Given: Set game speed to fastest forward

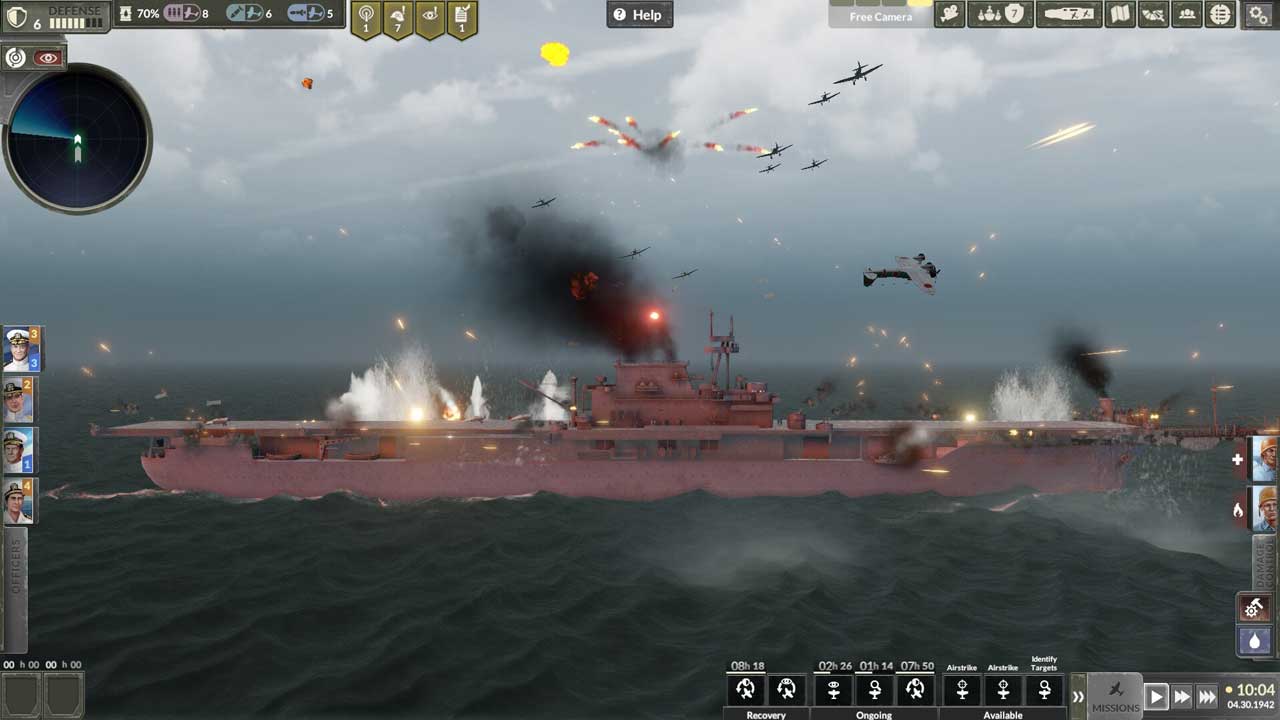Looking at the screenshot, I should tap(1207, 696).
